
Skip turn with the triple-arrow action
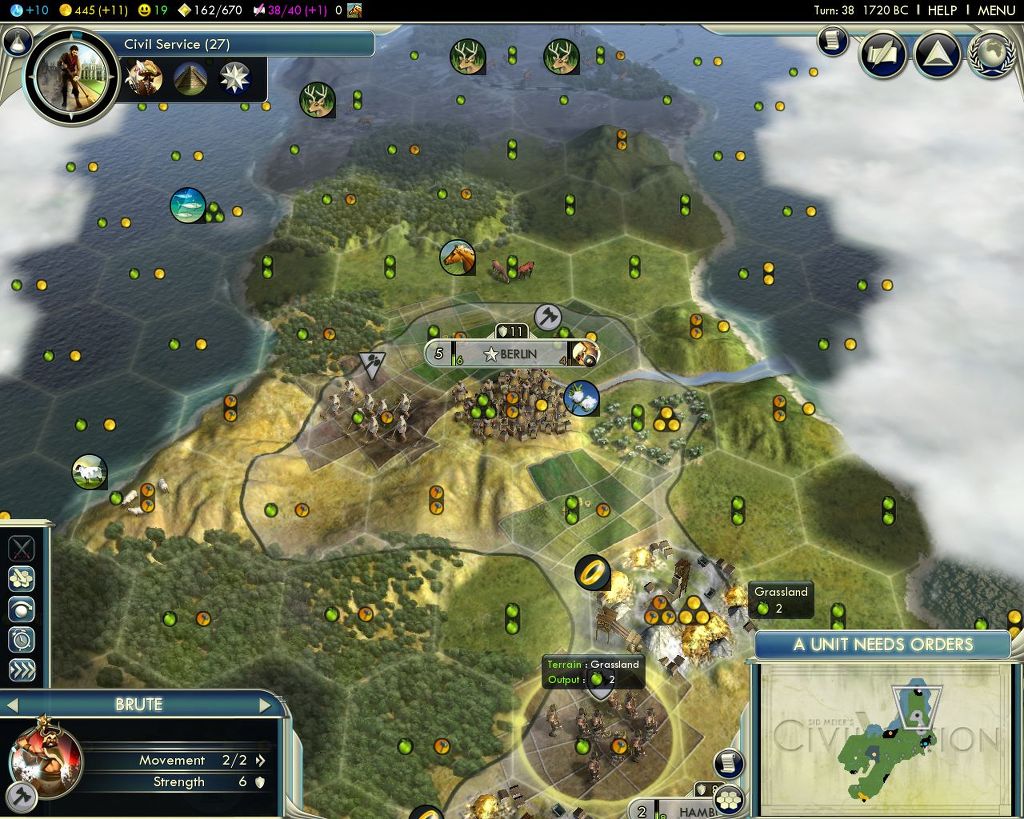pyautogui.click(x=22, y=670)
